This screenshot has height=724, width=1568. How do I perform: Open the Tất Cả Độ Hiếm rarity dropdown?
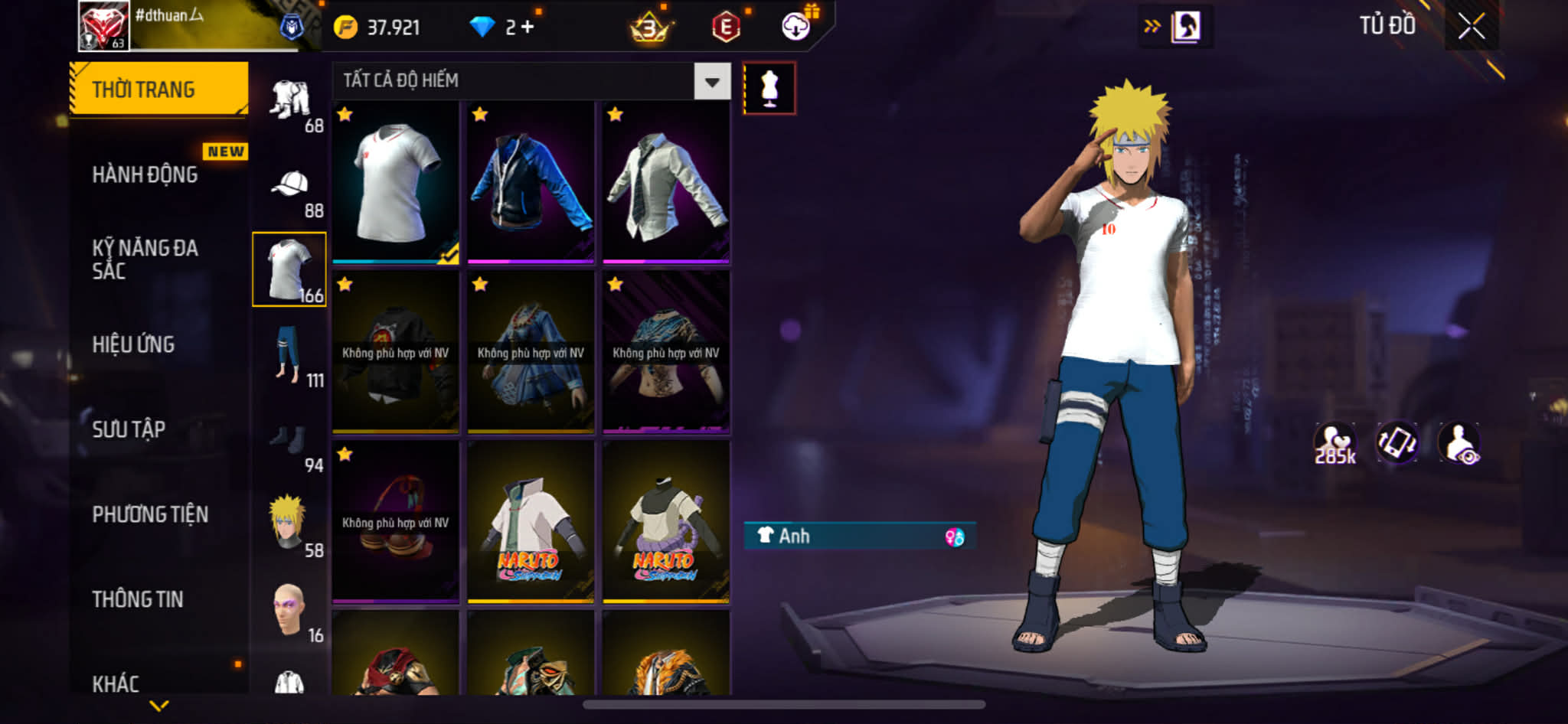pos(712,81)
